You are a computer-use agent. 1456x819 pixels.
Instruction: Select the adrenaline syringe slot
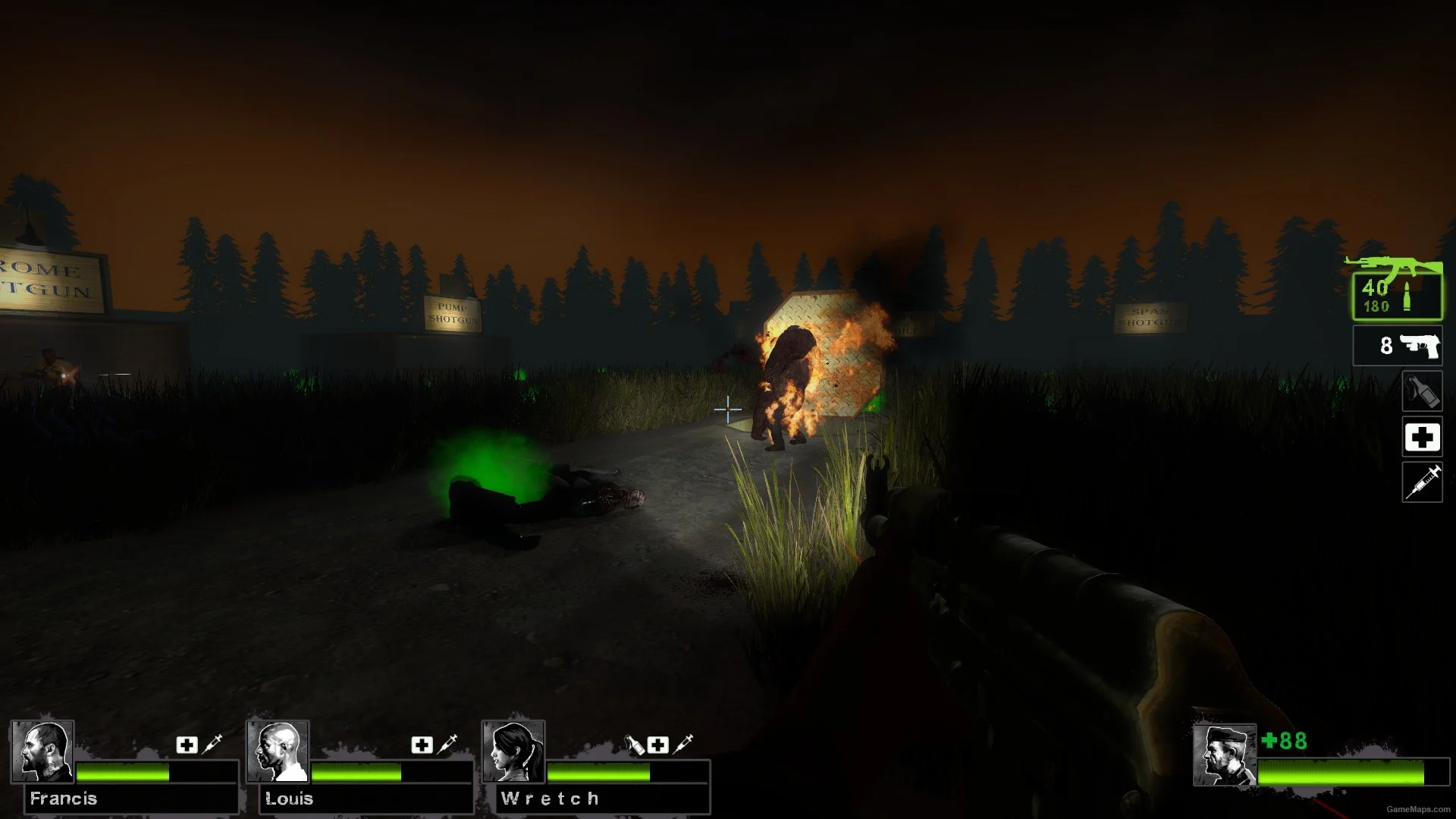[x=1422, y=482]
